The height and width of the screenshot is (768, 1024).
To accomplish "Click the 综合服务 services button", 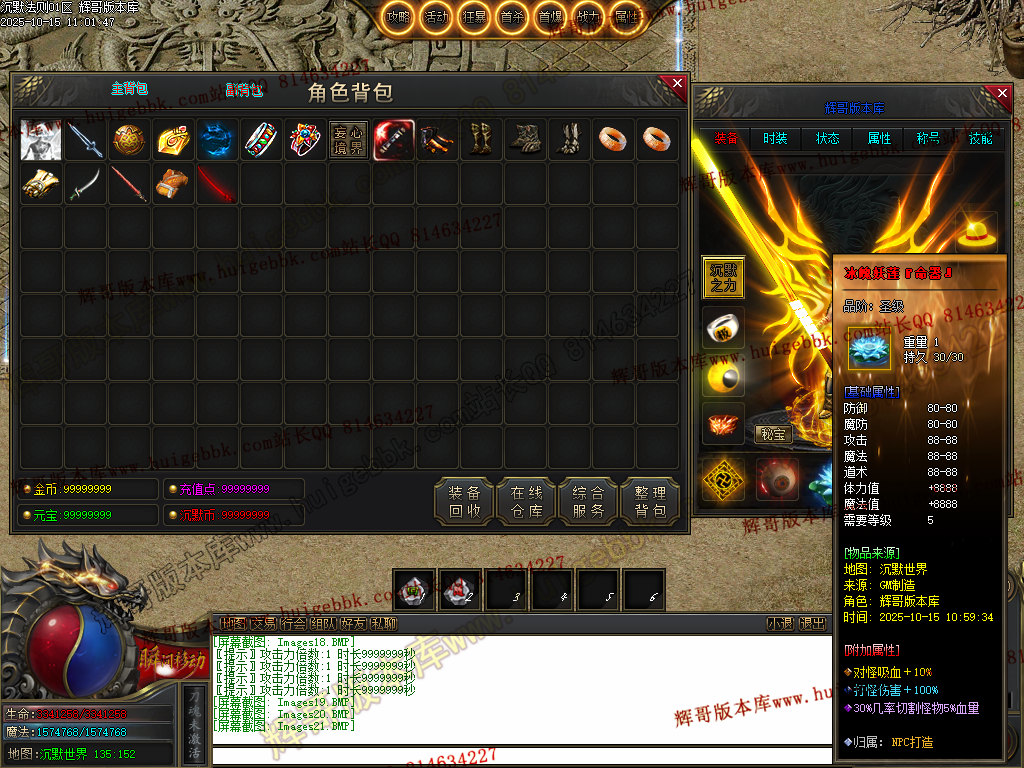I will 588,501.
